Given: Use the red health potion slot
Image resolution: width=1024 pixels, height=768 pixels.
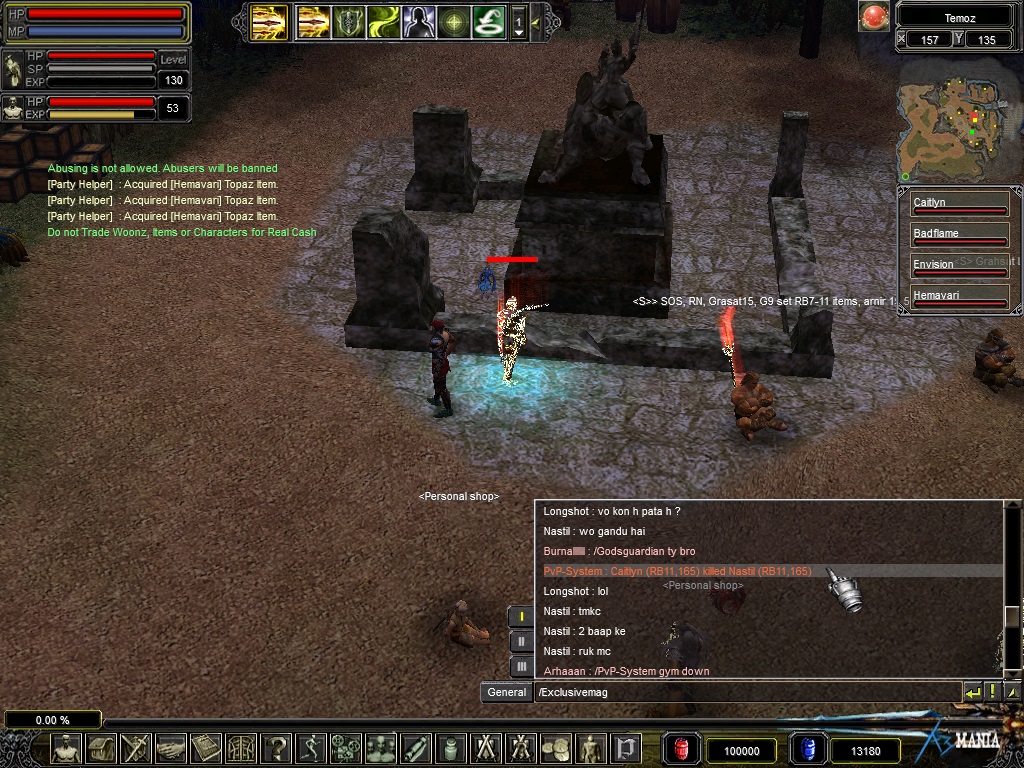Looking at the screenshot, I should [x=682, y=749].
